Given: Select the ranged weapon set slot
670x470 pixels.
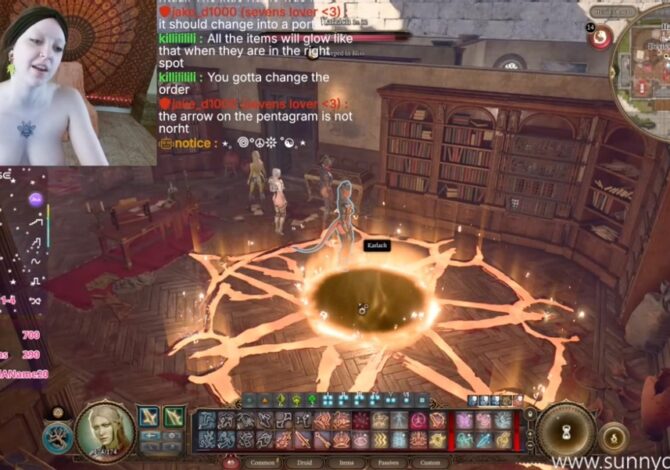Looking at the screenshot, I should pyautogui.click(x=175, y=416).
